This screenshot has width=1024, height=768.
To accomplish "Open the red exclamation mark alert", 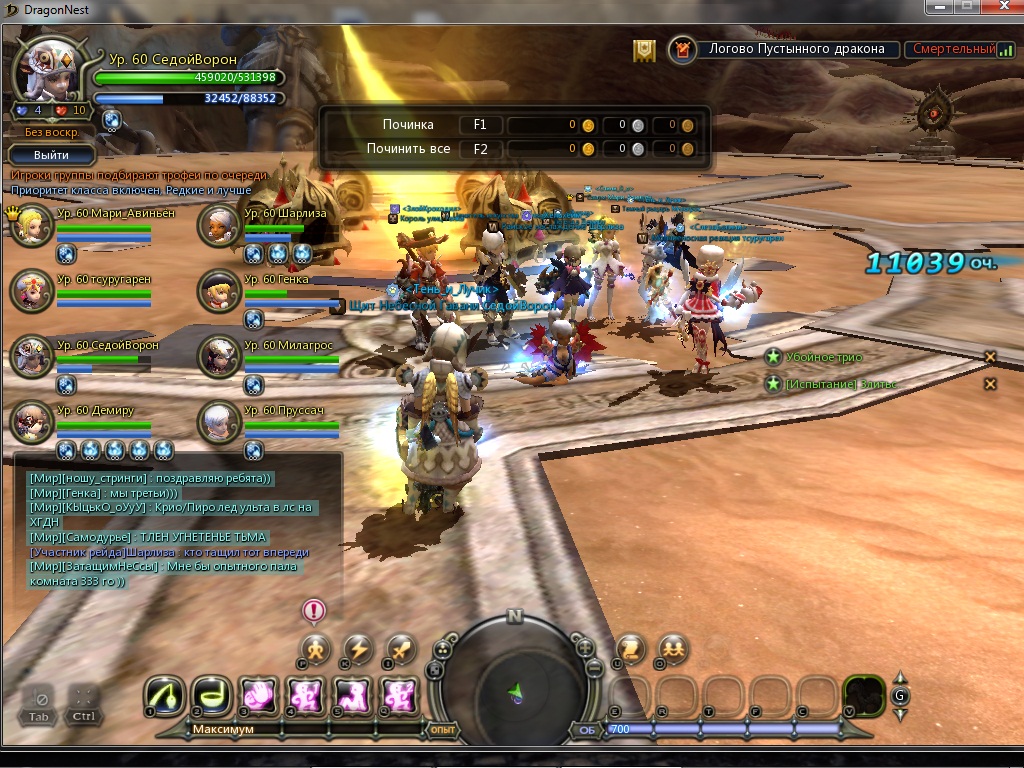I will 315,609.
